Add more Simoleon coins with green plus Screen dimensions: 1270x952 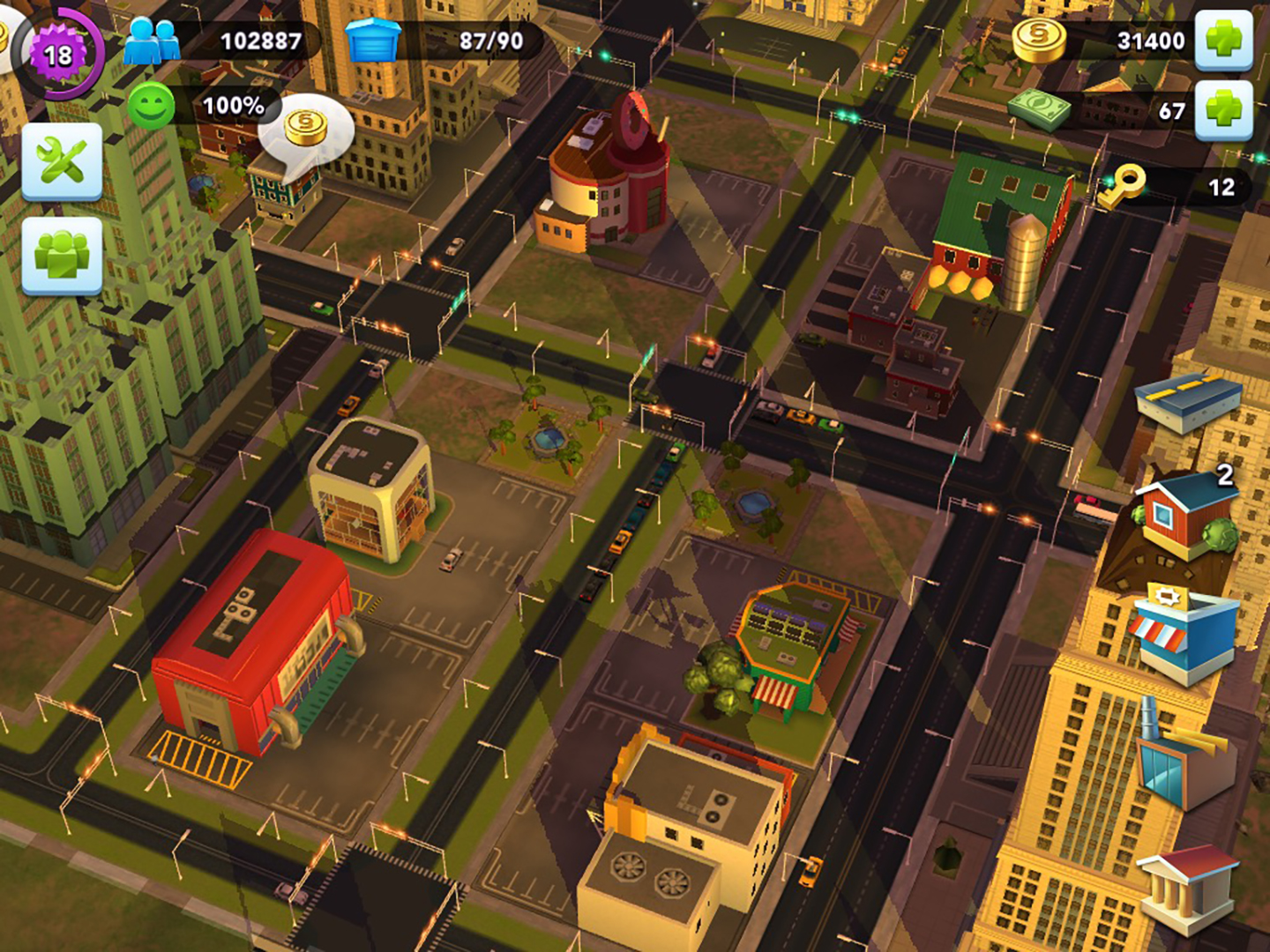[1223, 40]
